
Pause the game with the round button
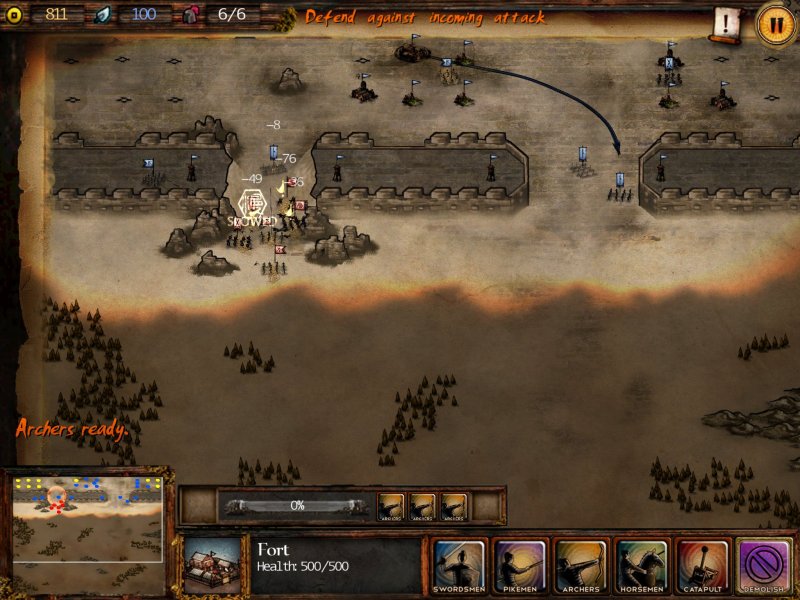coord(775,23)
